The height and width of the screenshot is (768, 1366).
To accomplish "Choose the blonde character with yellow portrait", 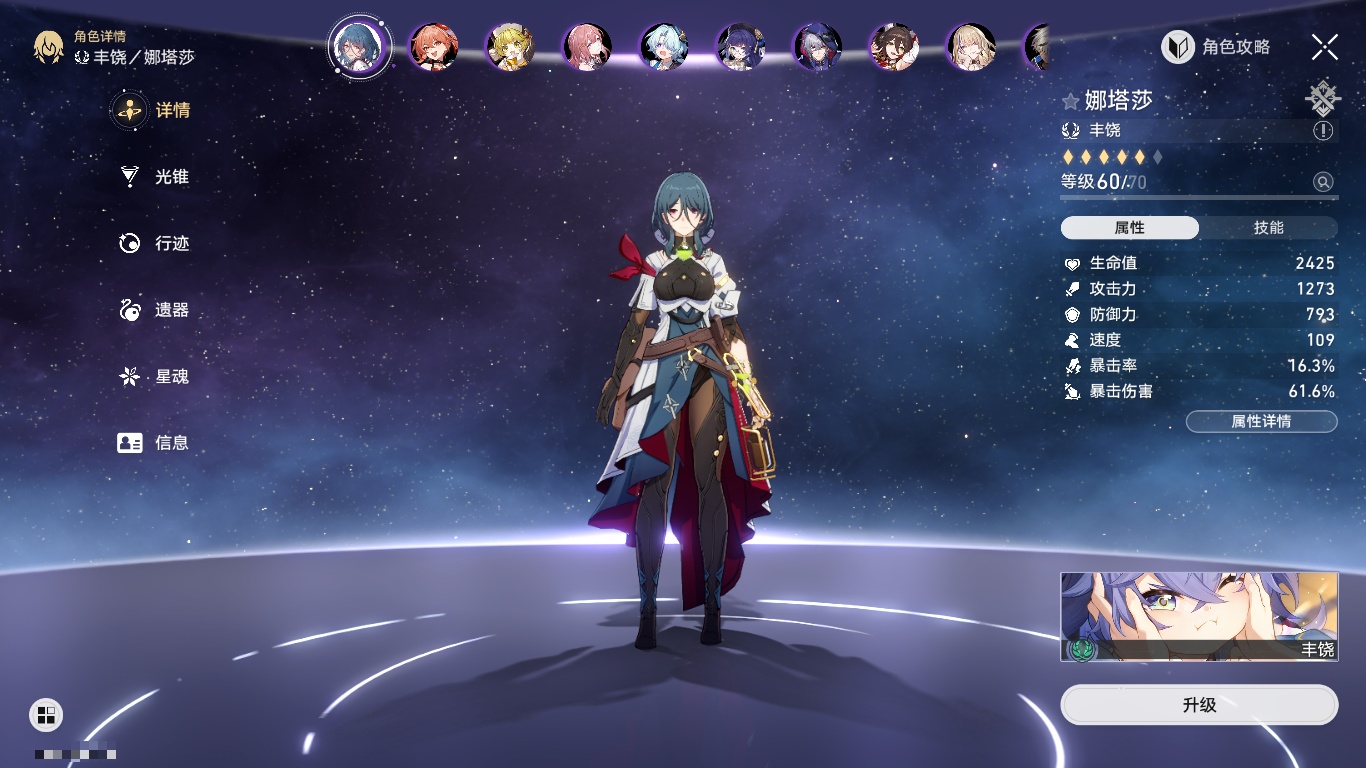I will (x=510, y=47).
